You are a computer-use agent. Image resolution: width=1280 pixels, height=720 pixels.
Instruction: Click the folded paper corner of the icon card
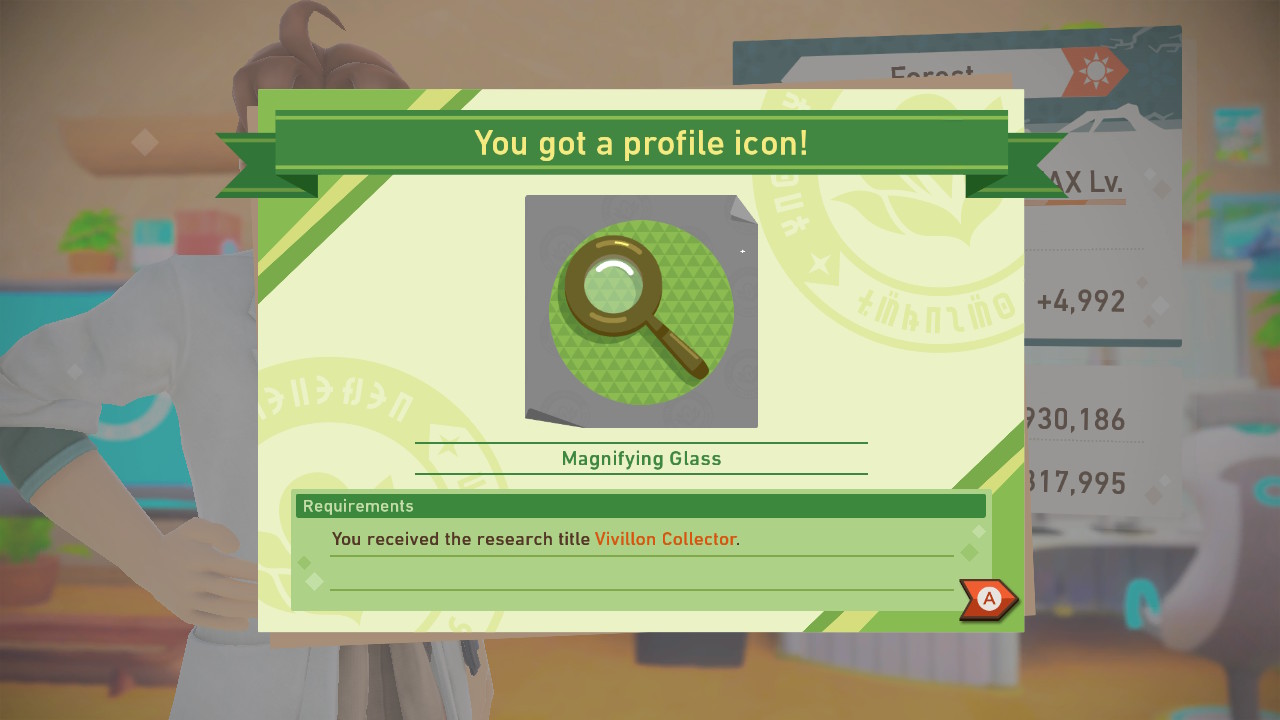[742, 208]
